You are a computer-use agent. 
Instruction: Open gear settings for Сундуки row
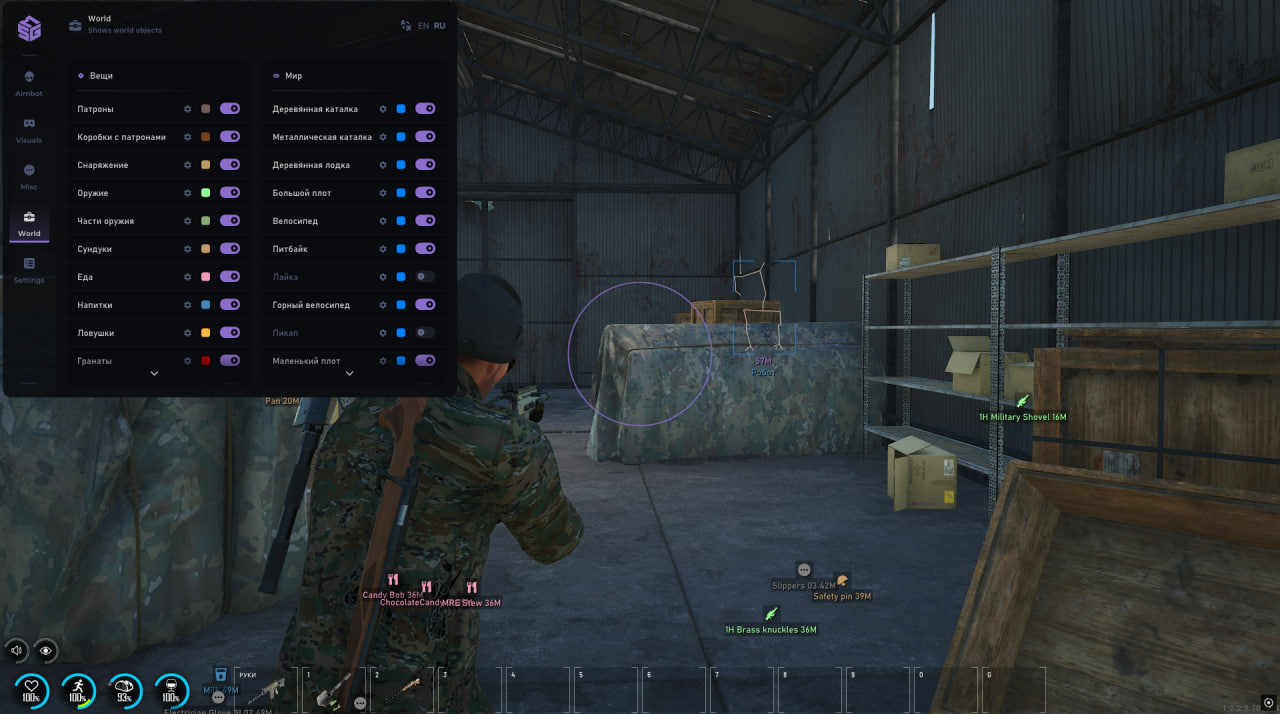[x=187, y=248]
